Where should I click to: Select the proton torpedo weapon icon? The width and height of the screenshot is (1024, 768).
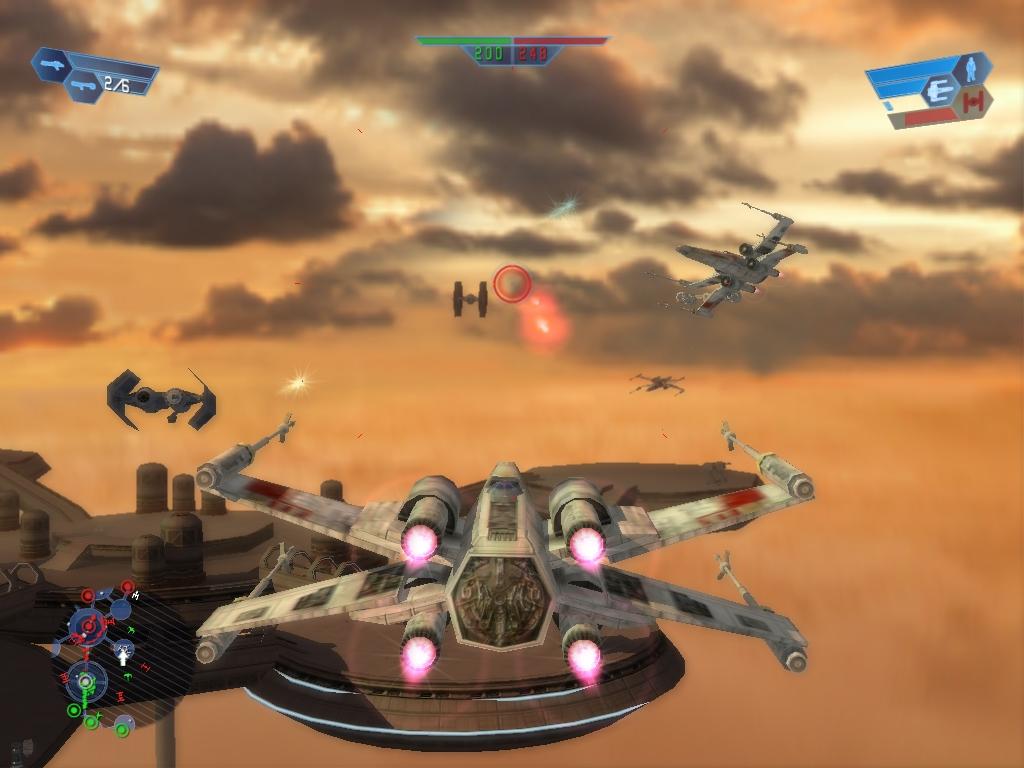point(82,86)
